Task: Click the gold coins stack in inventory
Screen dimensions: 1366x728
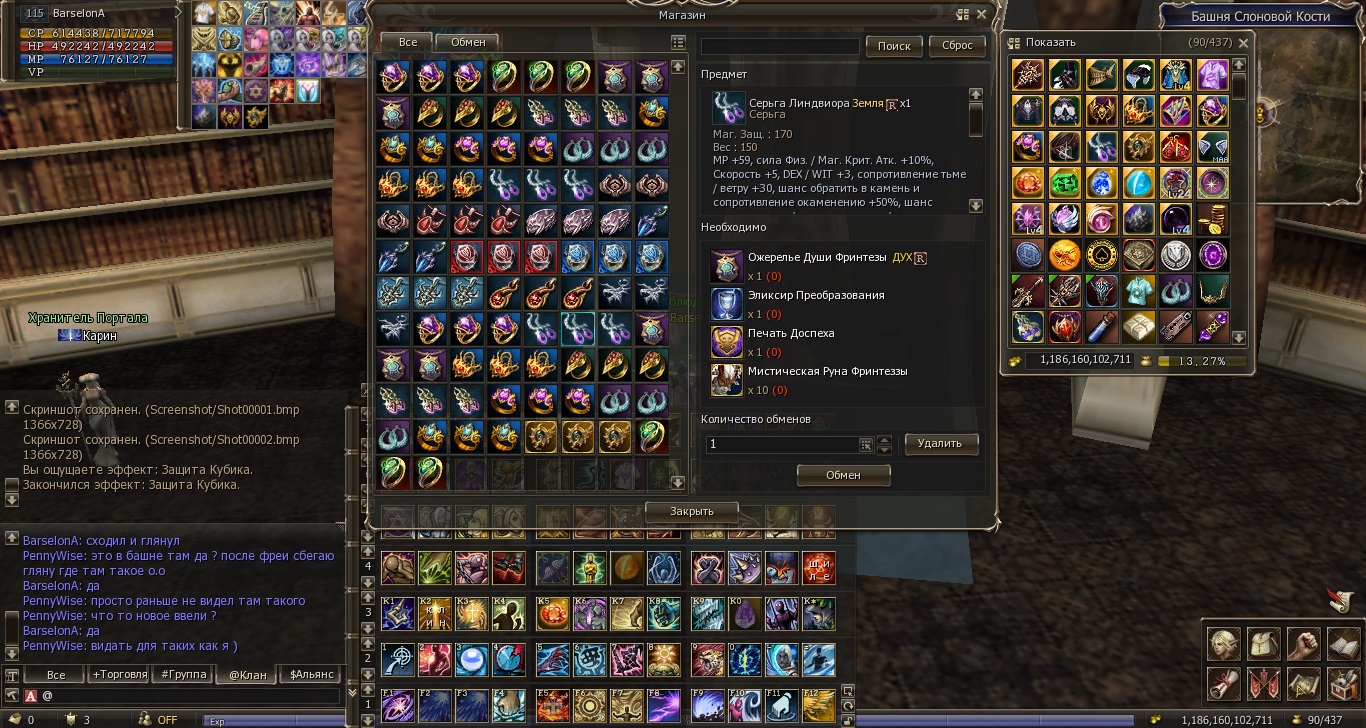Action: point(1211,219)
